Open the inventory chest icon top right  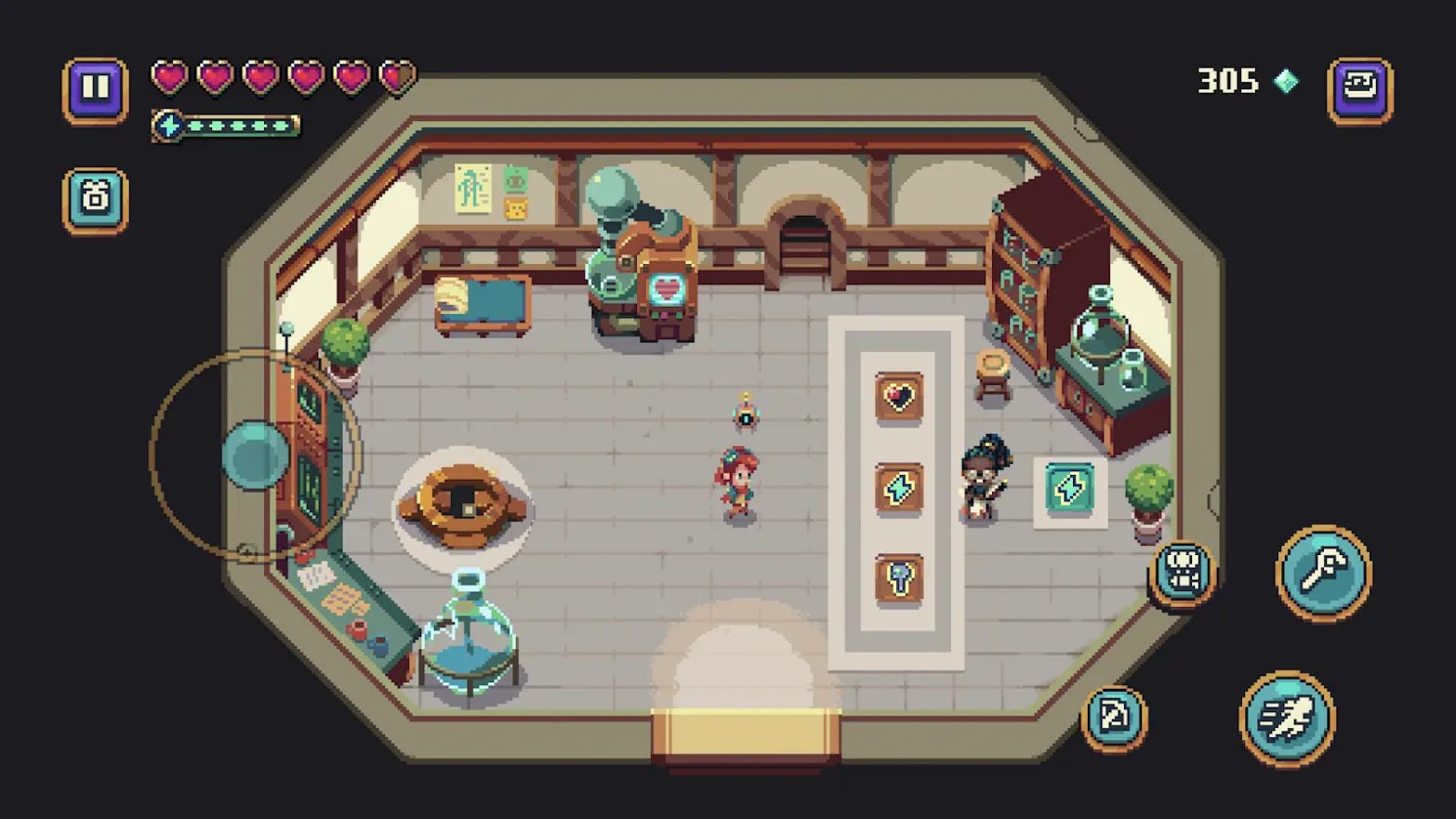[x=1361, y=86]
